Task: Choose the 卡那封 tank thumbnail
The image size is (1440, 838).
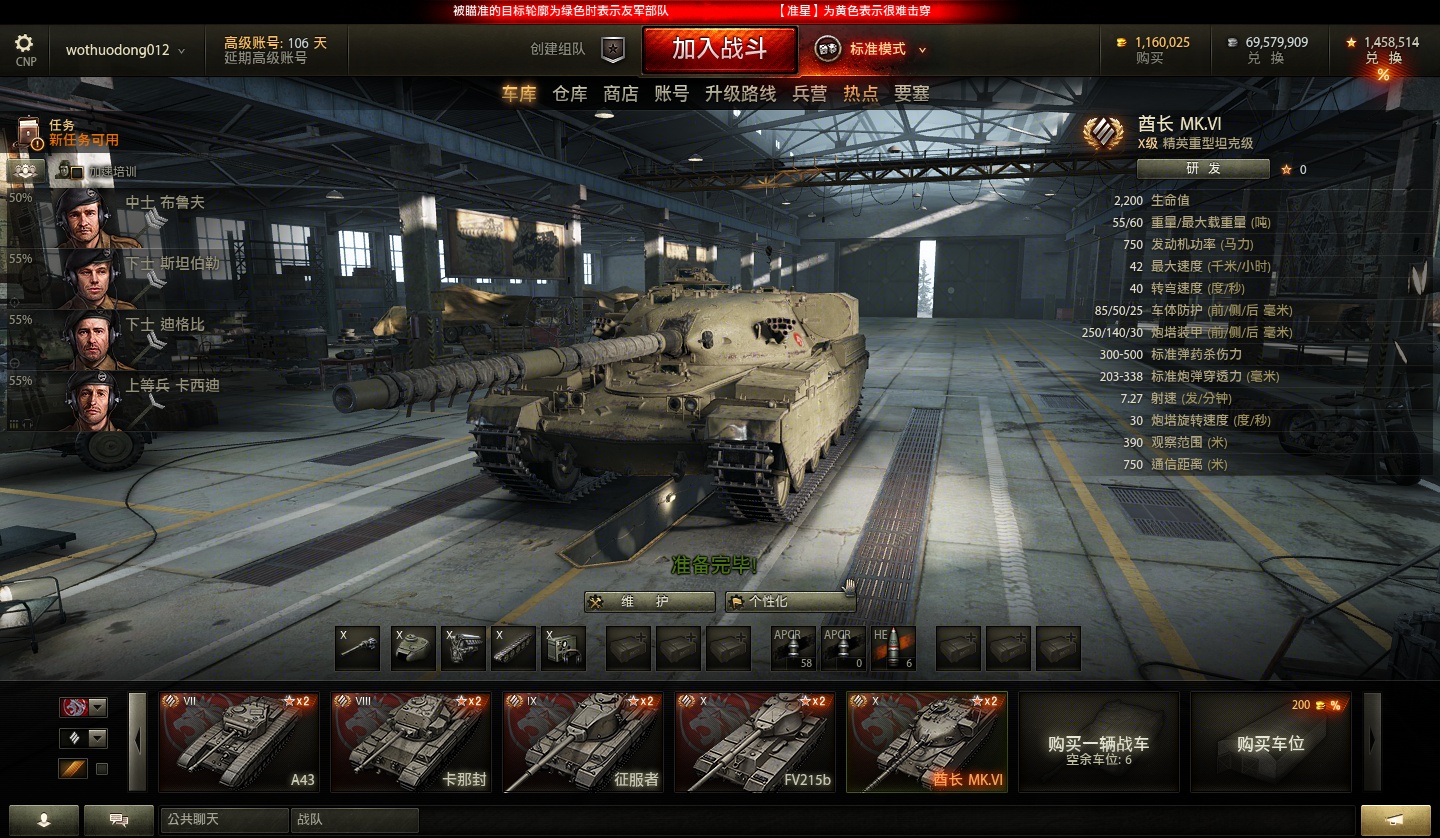Action: (x=411, y=742)
